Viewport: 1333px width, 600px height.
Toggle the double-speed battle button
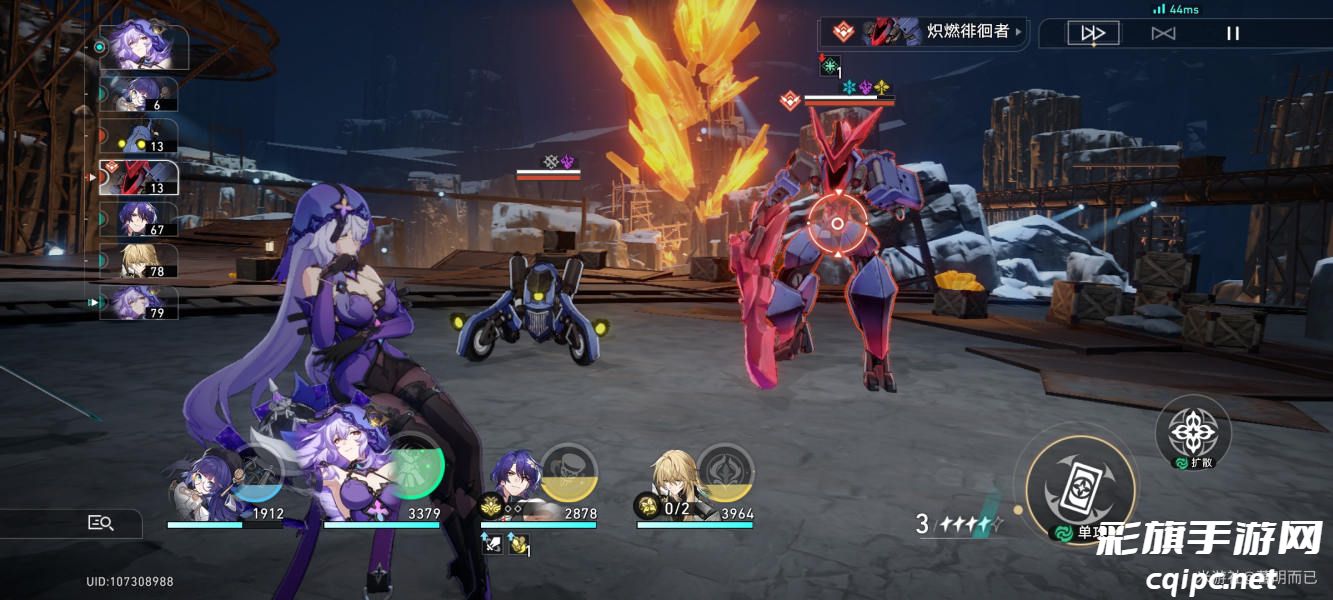[x=1093, y=33]
